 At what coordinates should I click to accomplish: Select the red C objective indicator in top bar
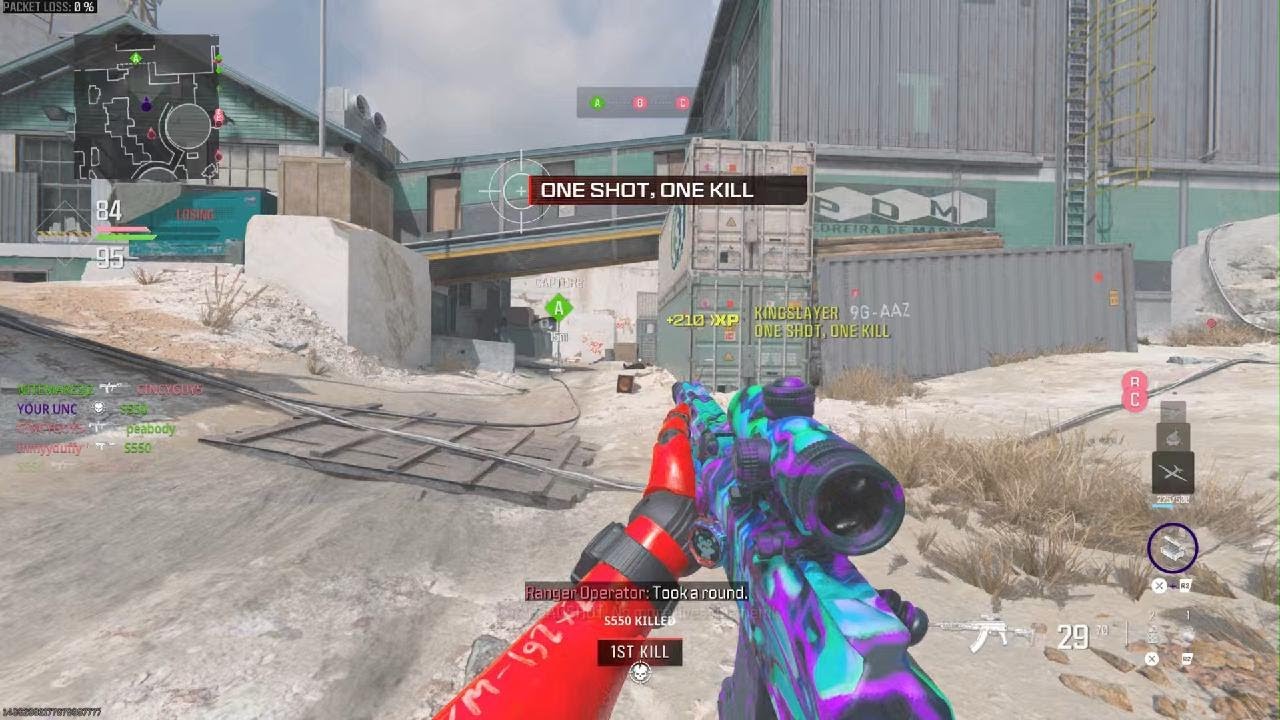682,102
